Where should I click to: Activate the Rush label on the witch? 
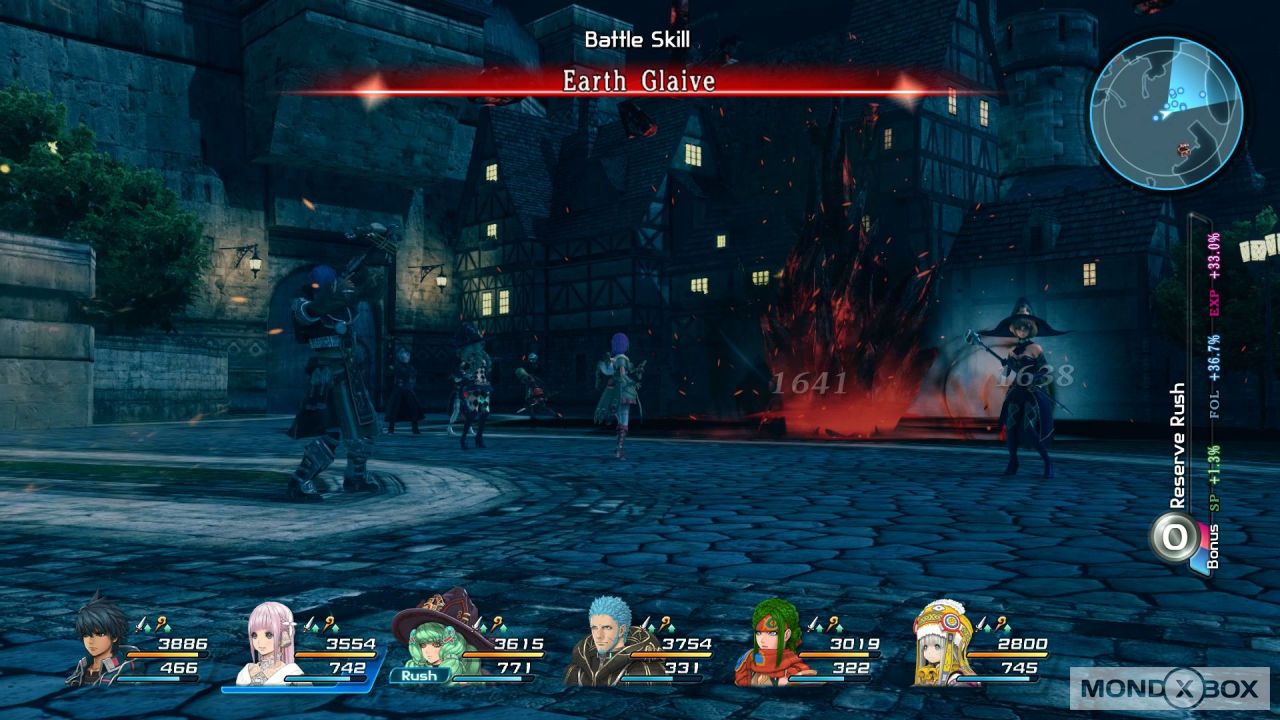click(419, 675)
